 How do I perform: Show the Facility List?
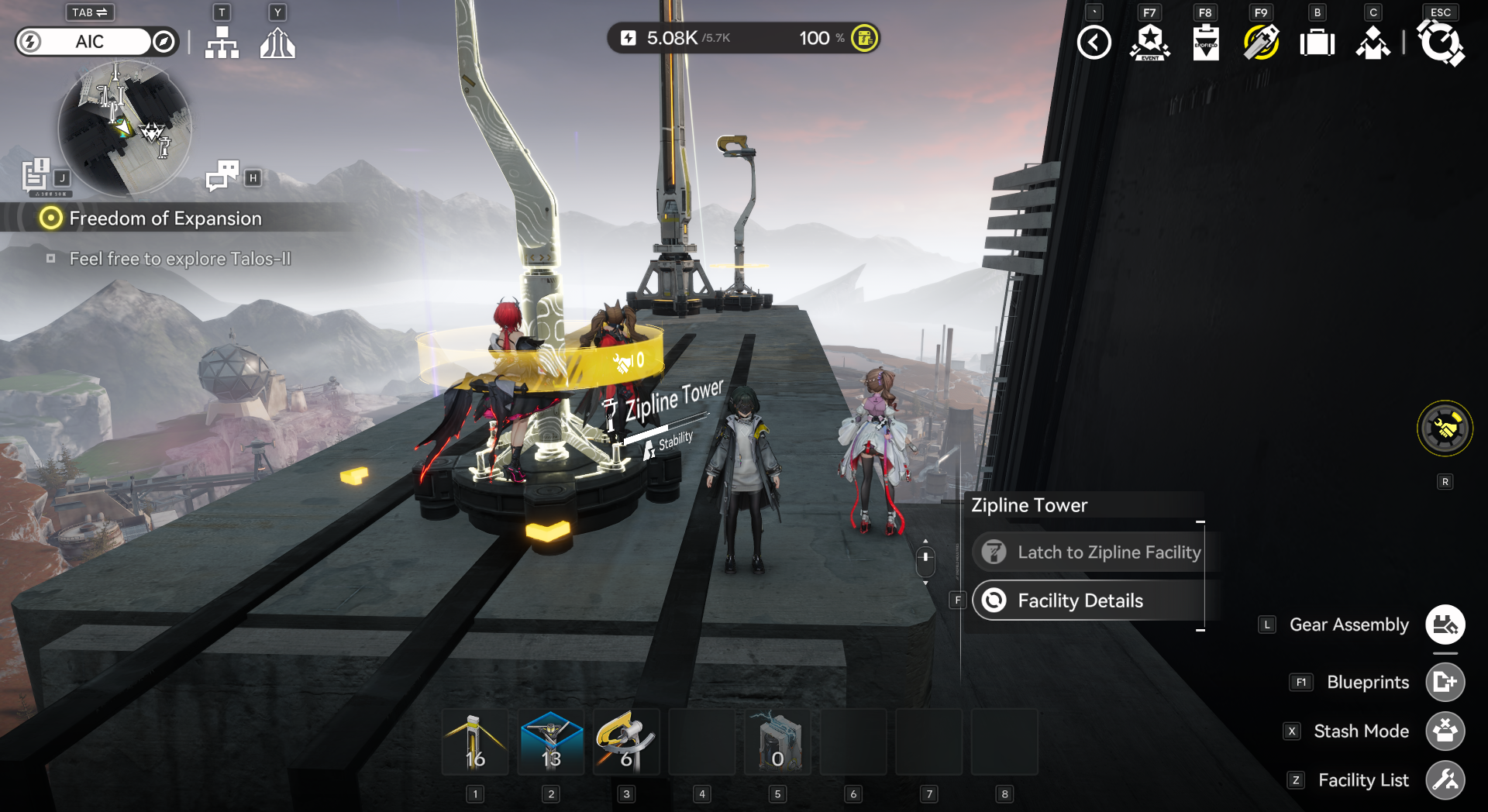pos(1445,779)
